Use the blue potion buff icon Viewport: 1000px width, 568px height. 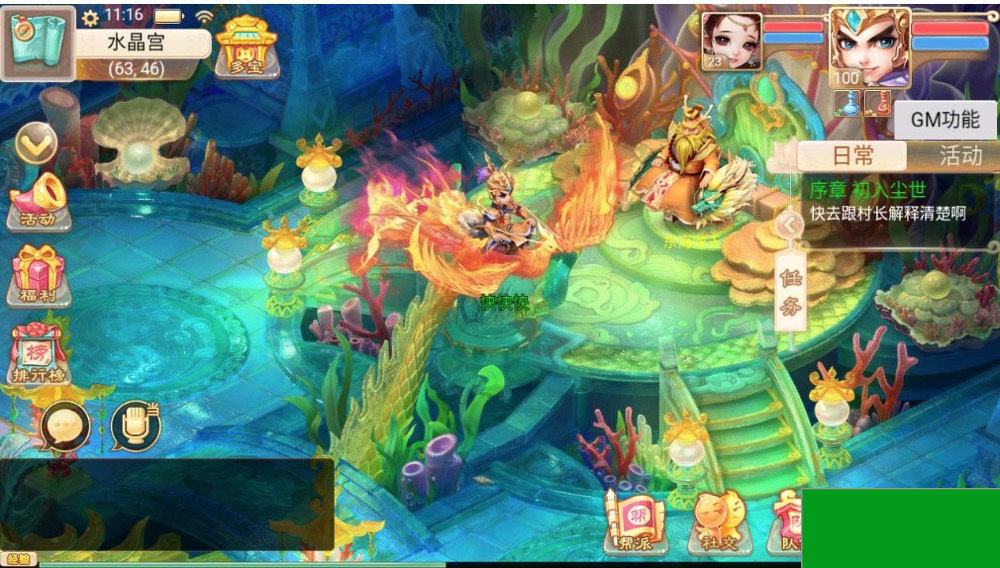(x=848, y=103)
